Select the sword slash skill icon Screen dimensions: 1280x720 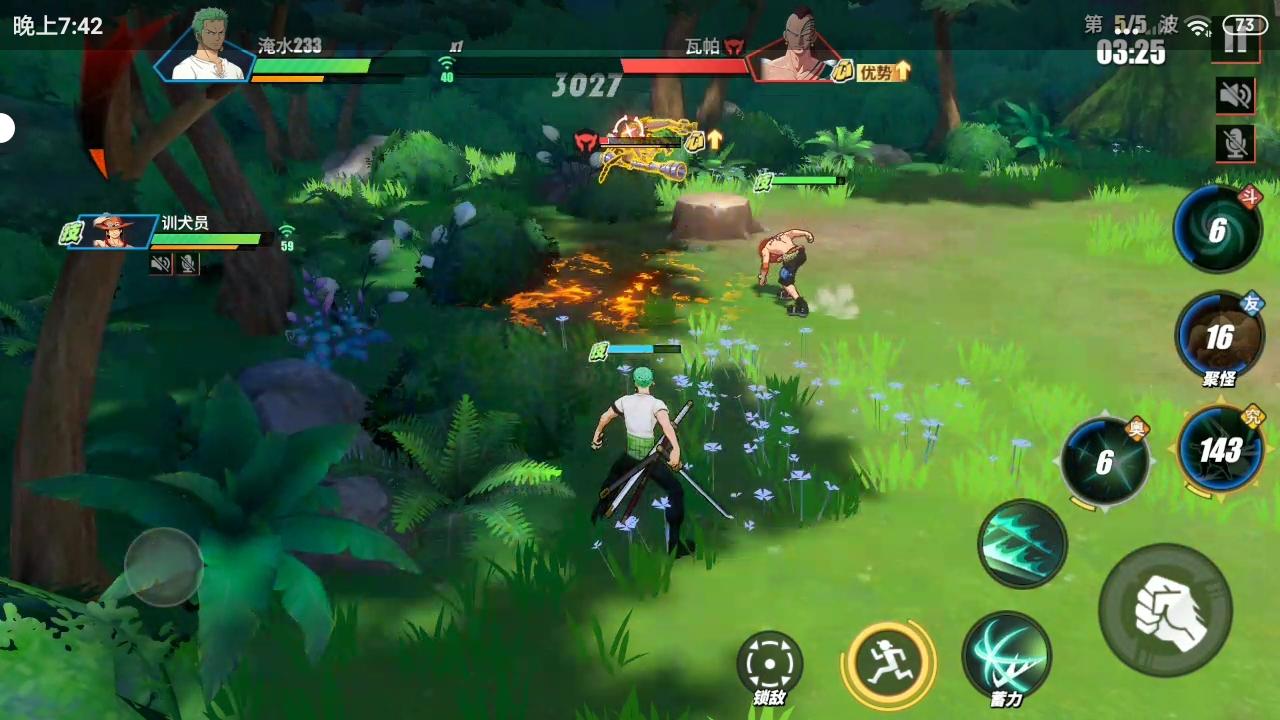1022,542
